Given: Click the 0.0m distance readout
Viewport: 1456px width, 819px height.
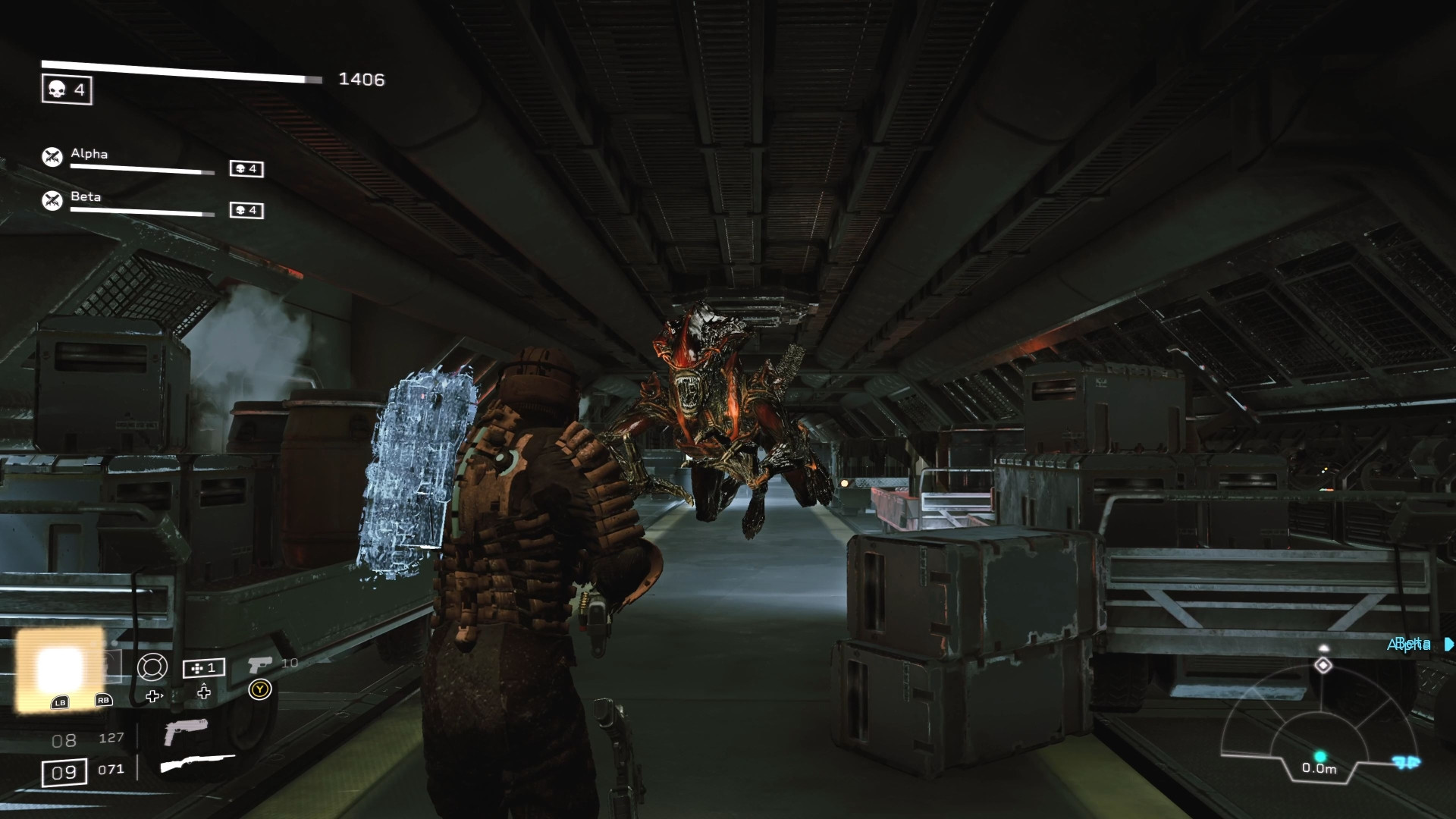Looking at the screenshot, I should pyautogui.click(x=1319, y=768).
